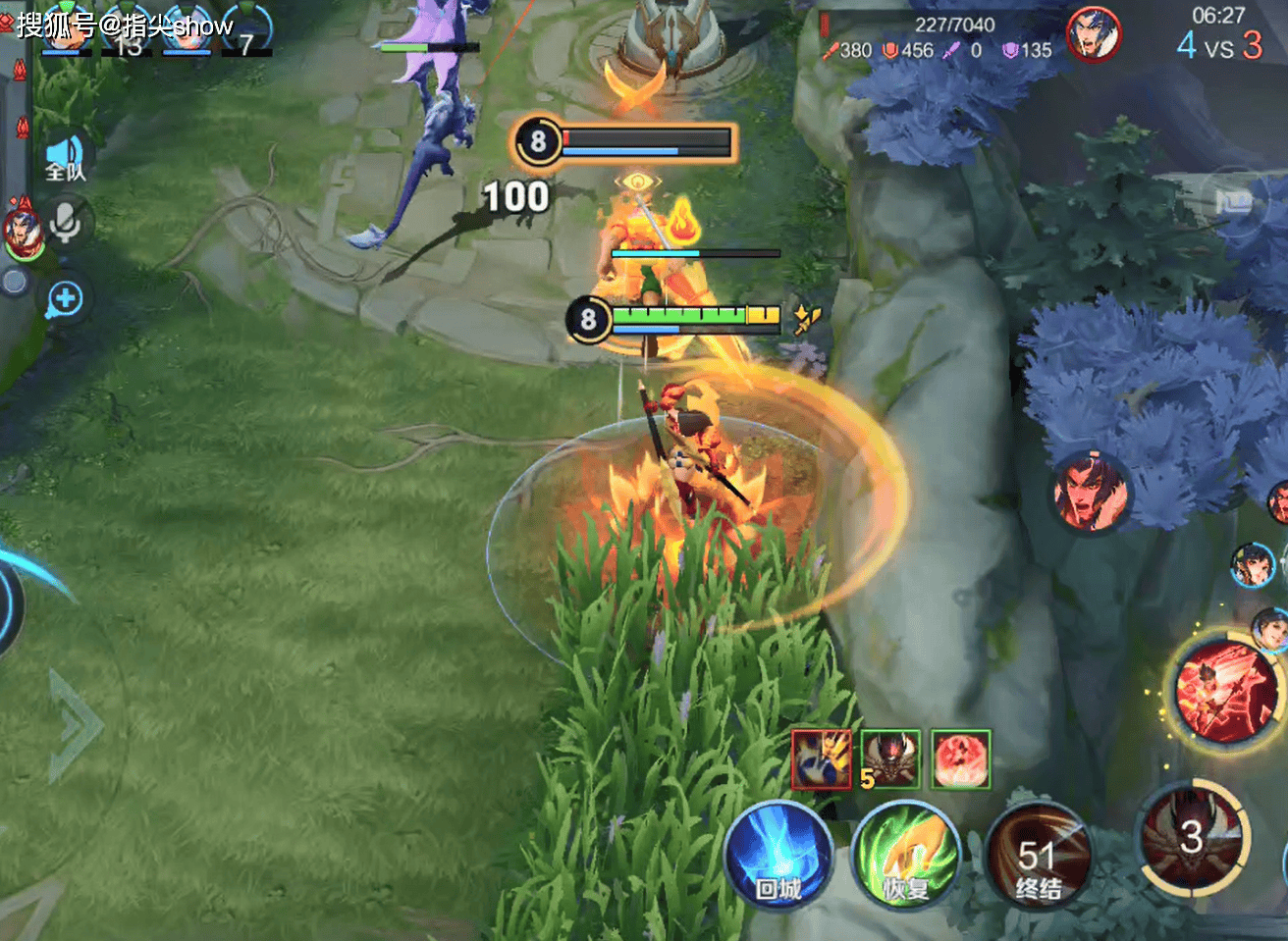Target the large red-faced enemy hero portrait
1288x941 pixels.
click(1090, 491)
